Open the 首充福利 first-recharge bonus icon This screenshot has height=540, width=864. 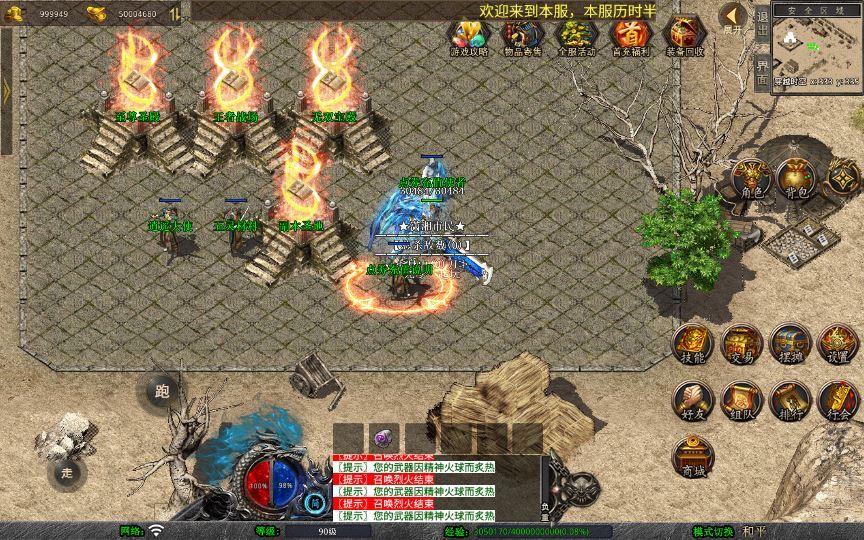(x=630, y=36)
